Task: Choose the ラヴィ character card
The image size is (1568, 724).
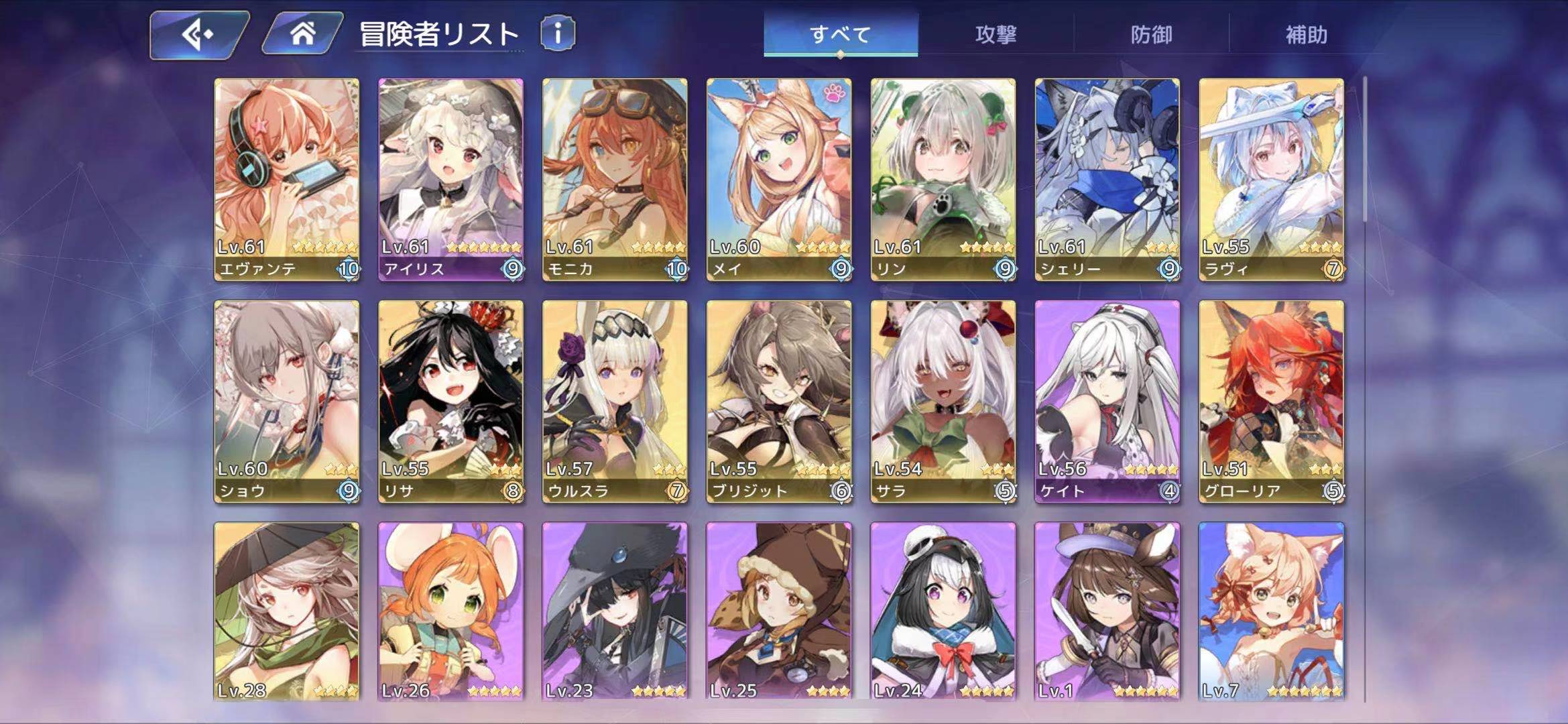Action: (1271, 179)
